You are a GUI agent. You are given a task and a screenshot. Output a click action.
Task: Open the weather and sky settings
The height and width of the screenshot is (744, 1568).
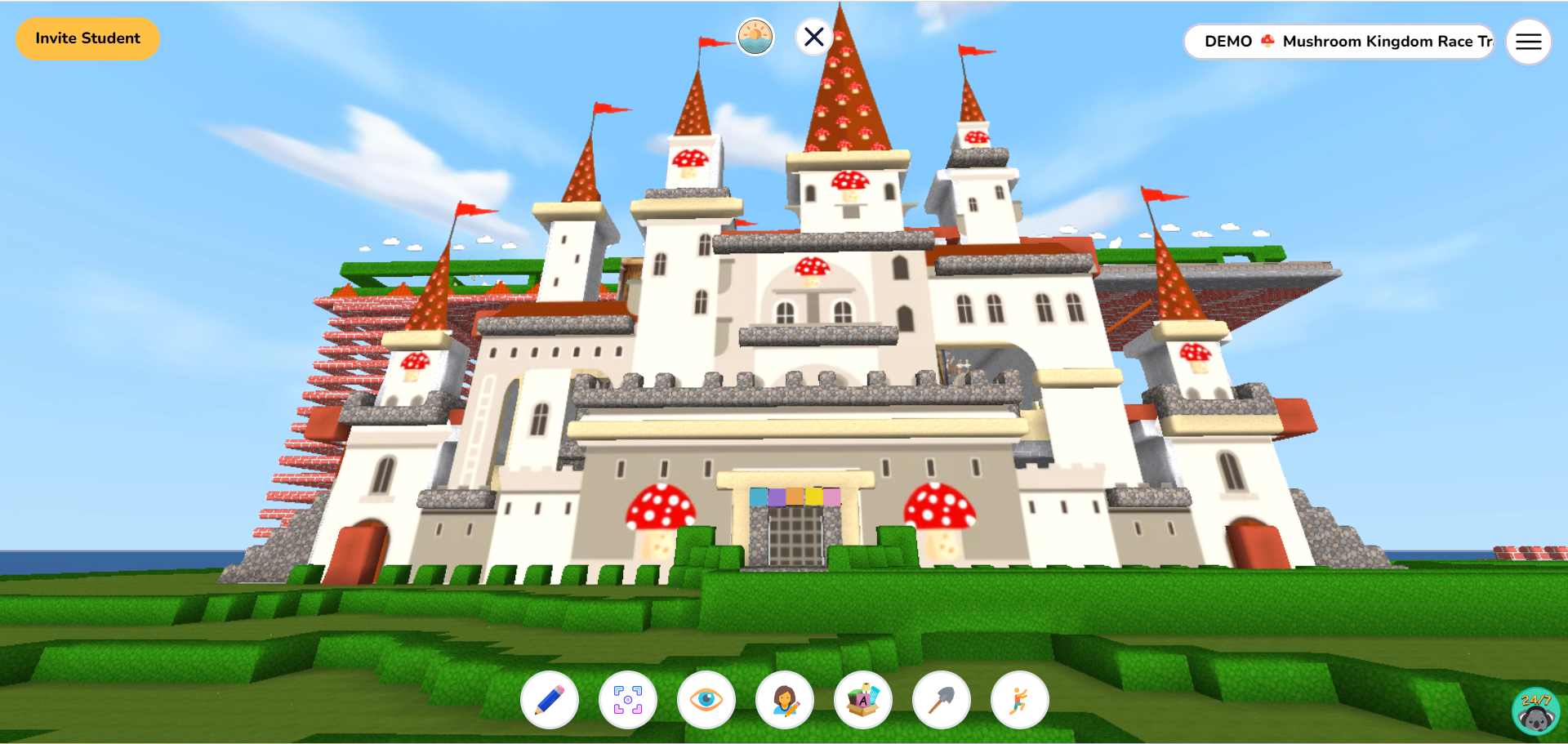point(755,37)
